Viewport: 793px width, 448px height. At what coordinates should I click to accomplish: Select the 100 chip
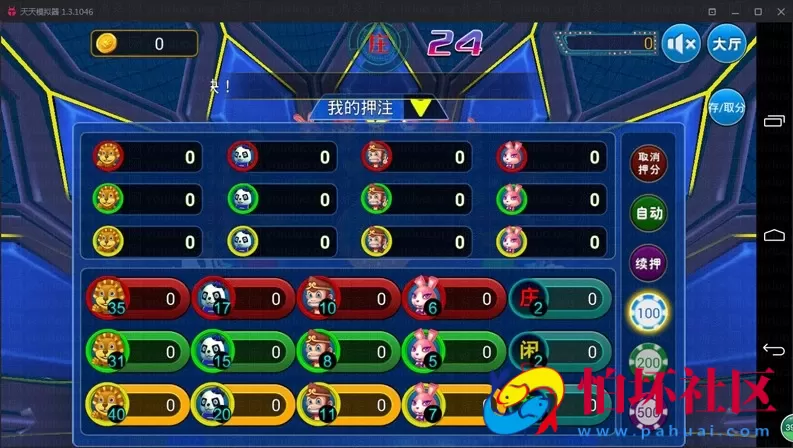(648, 313)
